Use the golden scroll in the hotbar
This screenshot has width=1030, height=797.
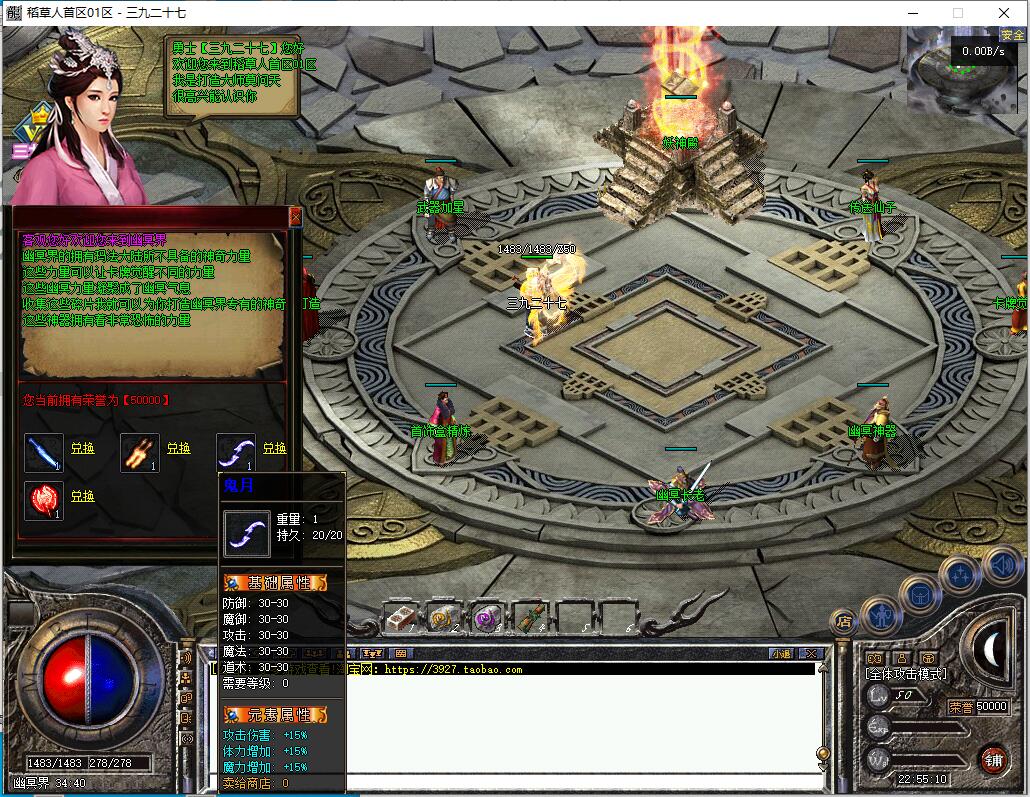coord(443,618)
